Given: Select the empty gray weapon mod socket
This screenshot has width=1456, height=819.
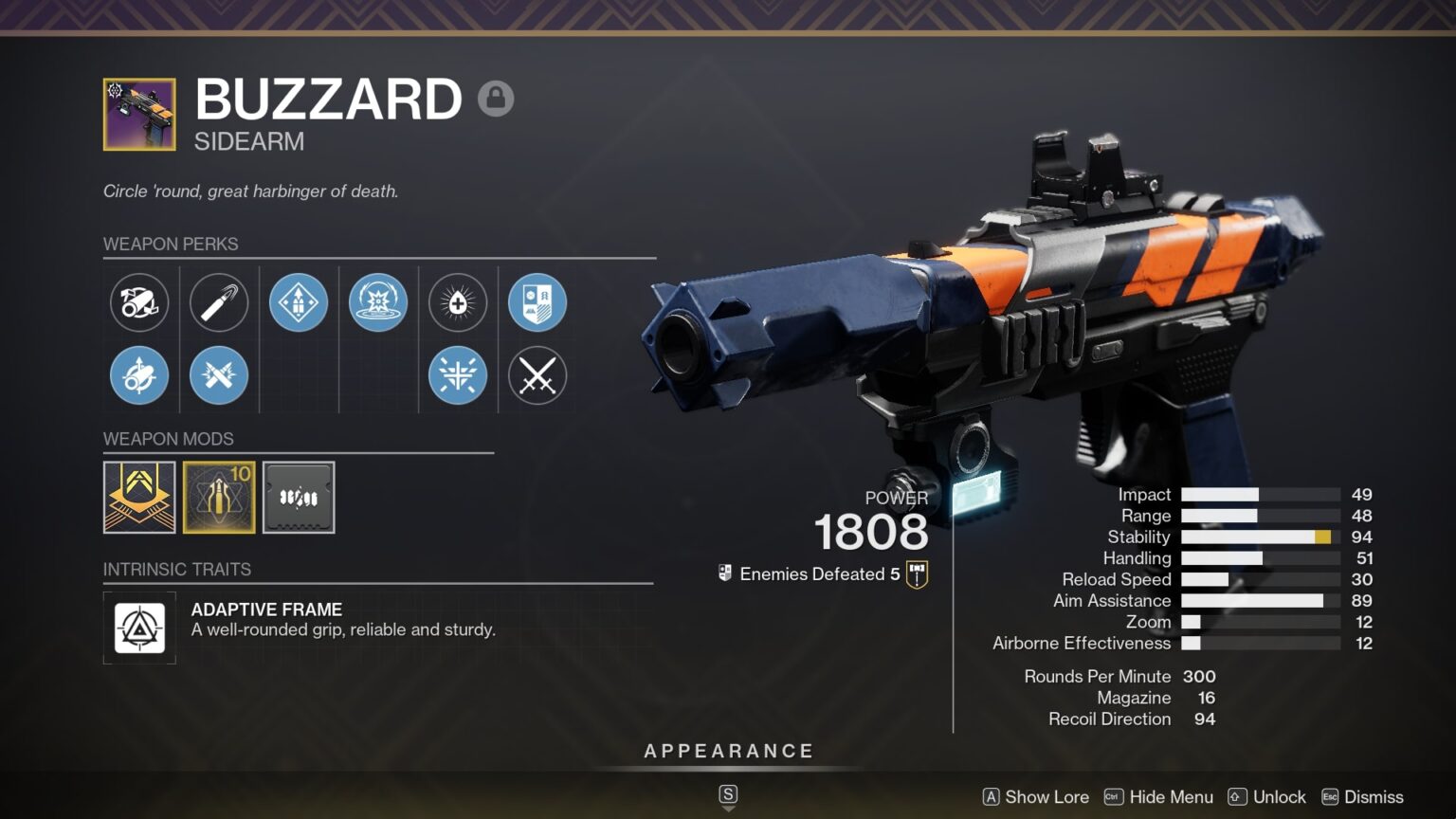Looking at the screenshot, I should click(x=299, y=497).
